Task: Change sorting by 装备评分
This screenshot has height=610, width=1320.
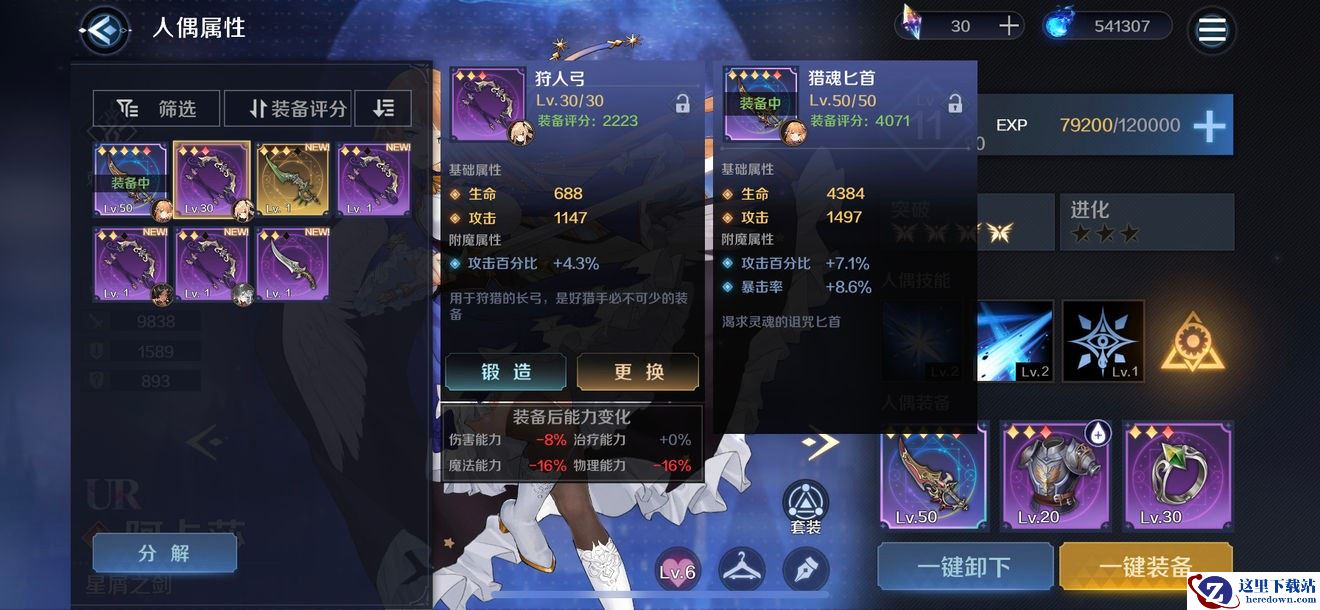Action: pyautogui.click(x=287, y=108)
